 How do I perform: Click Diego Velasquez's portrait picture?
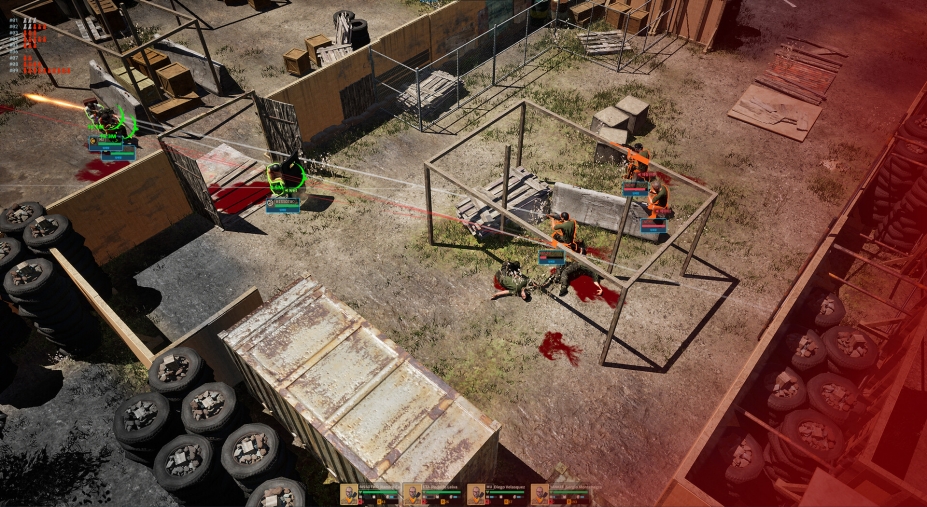pos(476,494)
